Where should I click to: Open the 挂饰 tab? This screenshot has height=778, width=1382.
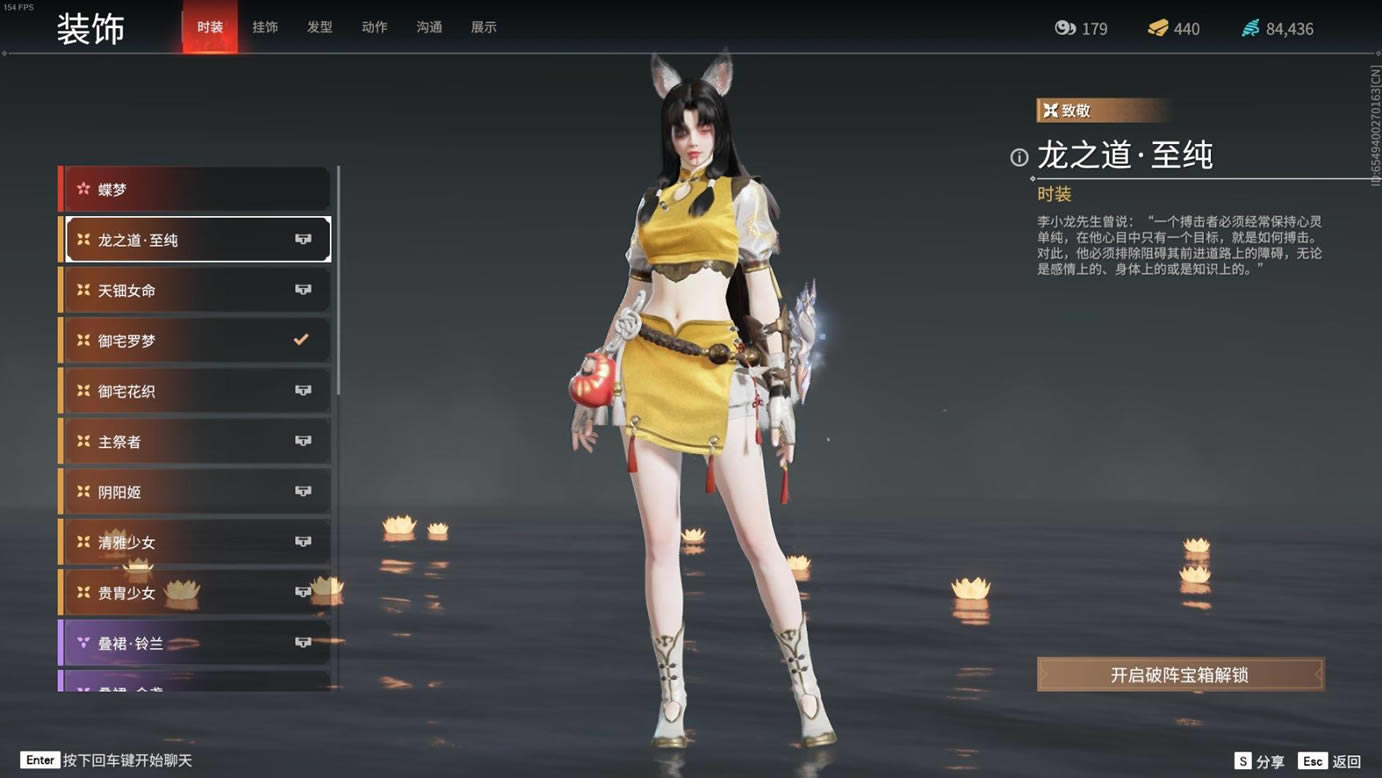(x=265, y=27)
